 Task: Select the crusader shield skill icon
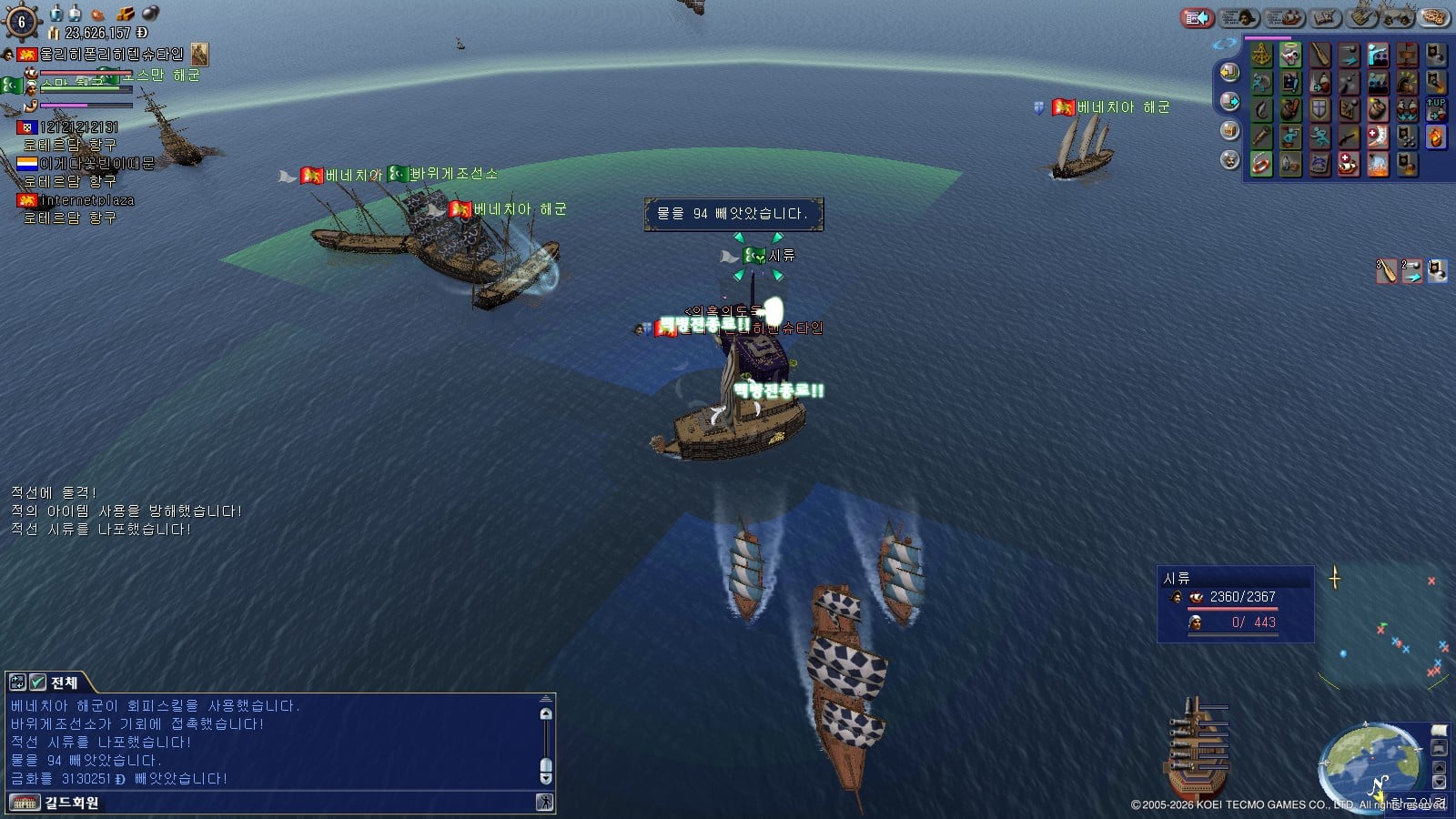1319,110
